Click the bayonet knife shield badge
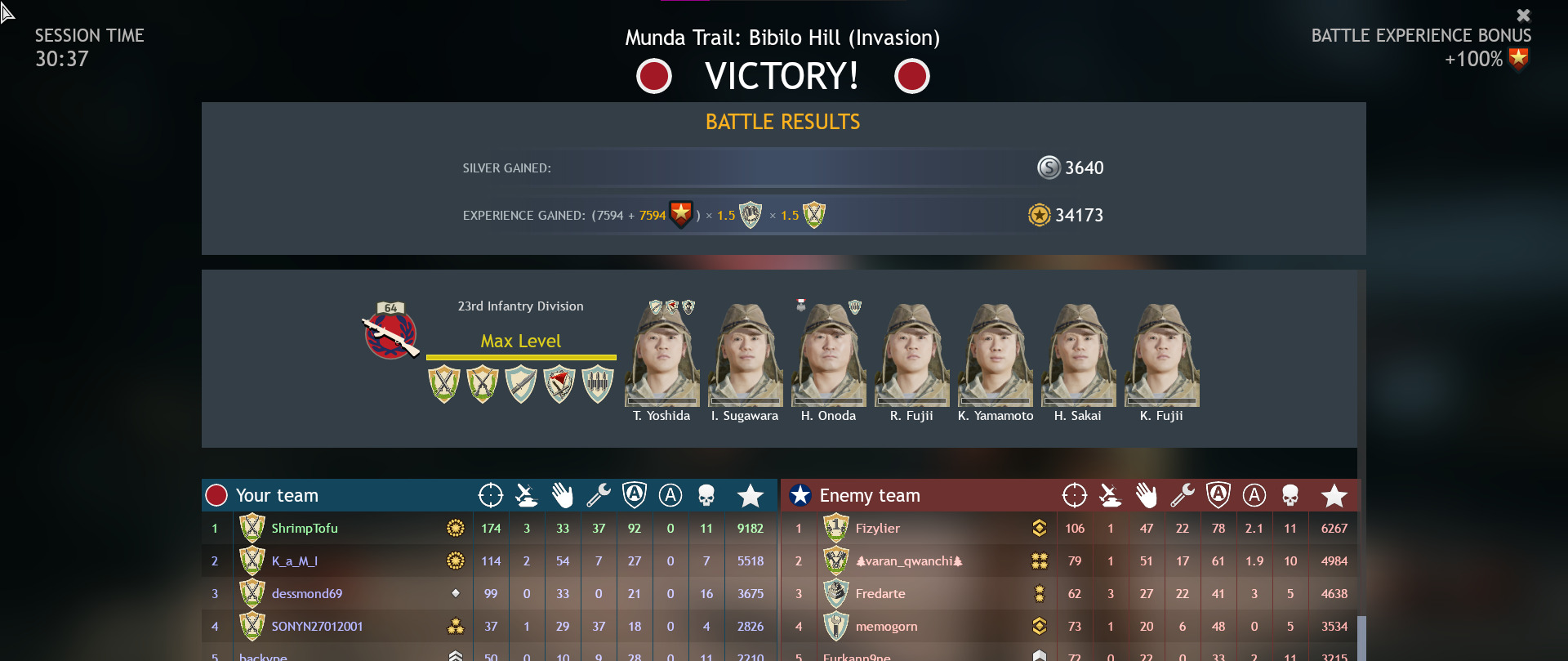The image size is (1568, 661). [x=522, y=384]
